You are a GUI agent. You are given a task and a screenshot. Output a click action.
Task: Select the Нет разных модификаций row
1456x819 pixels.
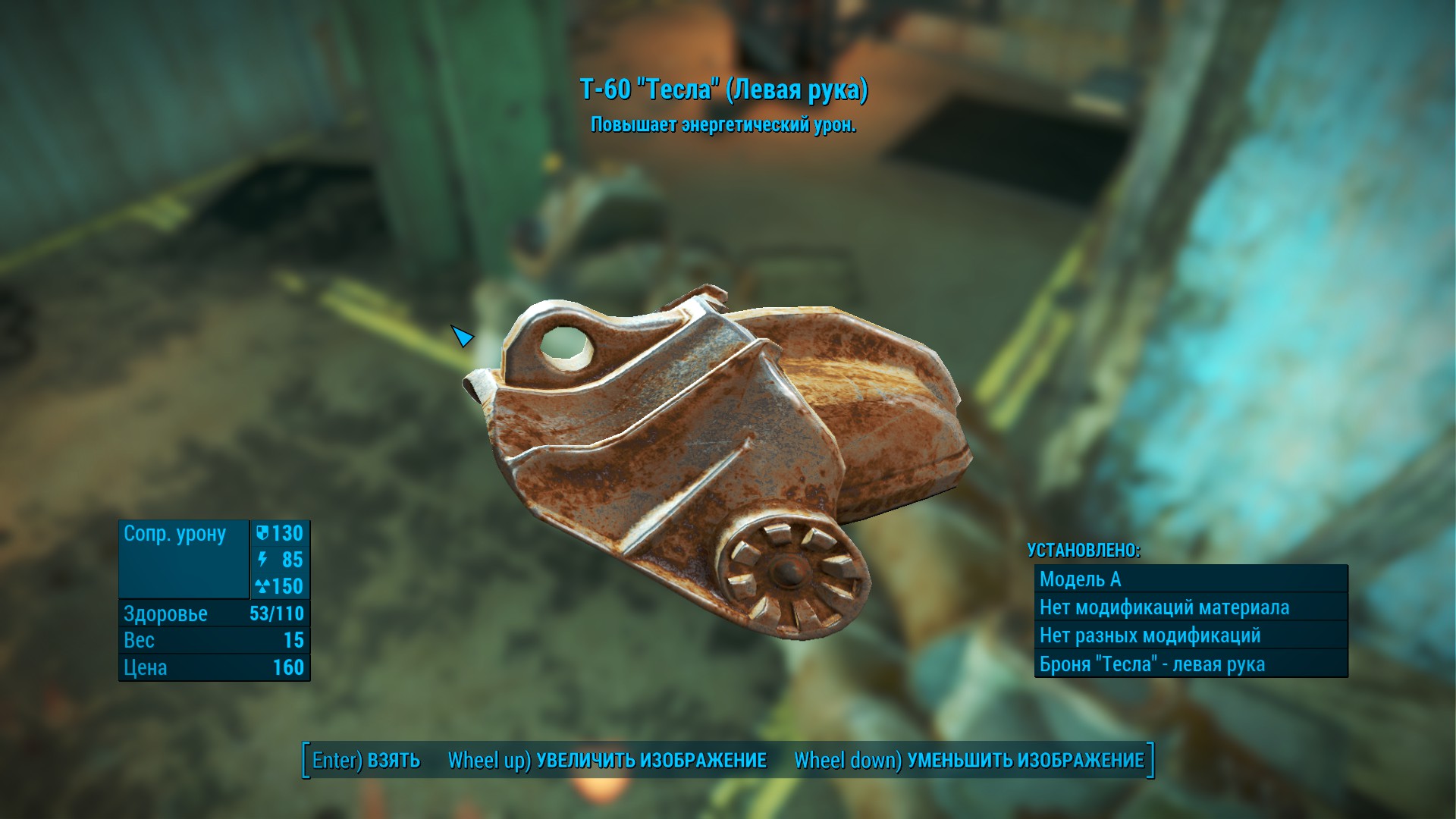coord(1190,635)
